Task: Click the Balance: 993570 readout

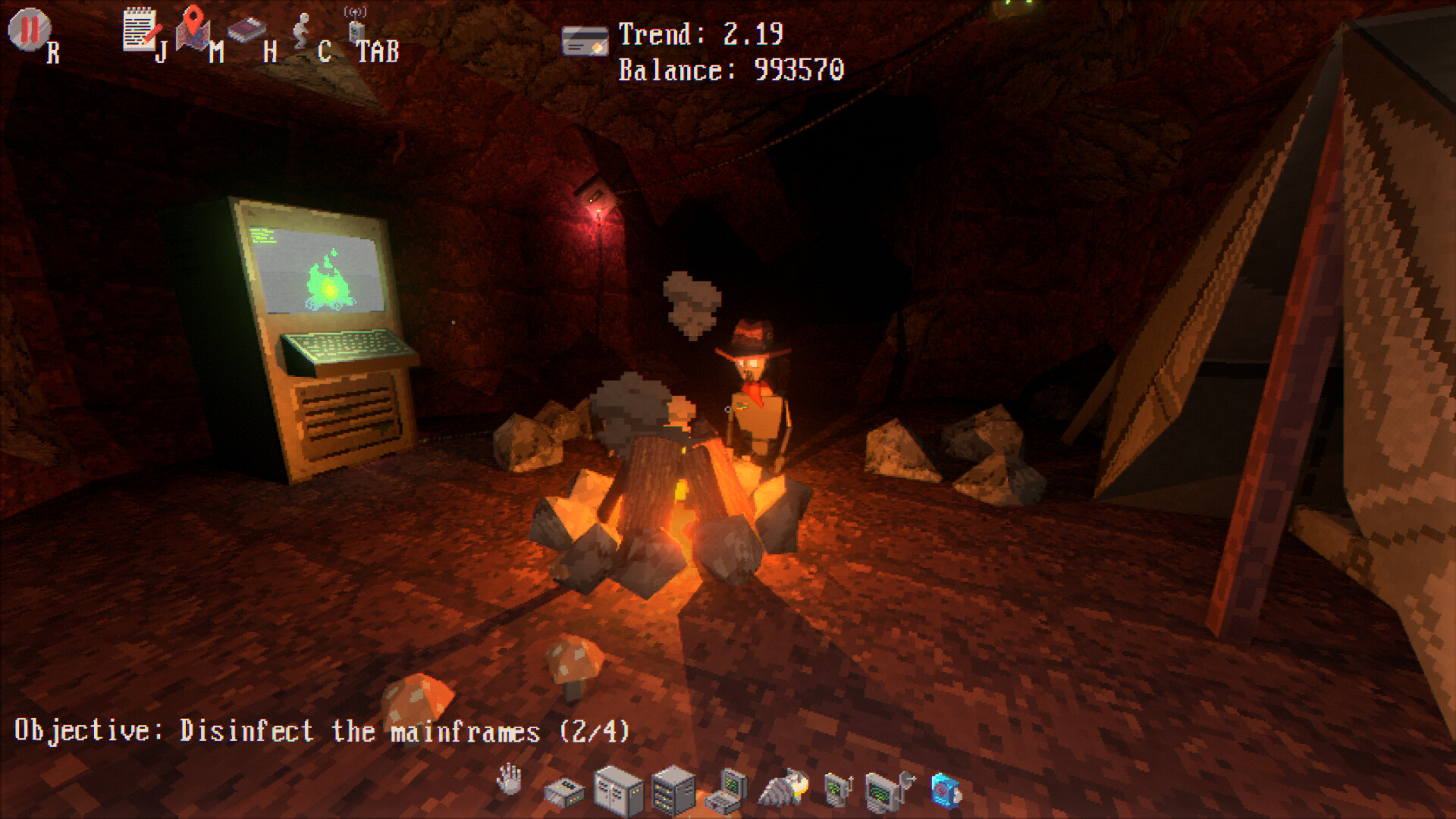Action: [x=730, y=71]
